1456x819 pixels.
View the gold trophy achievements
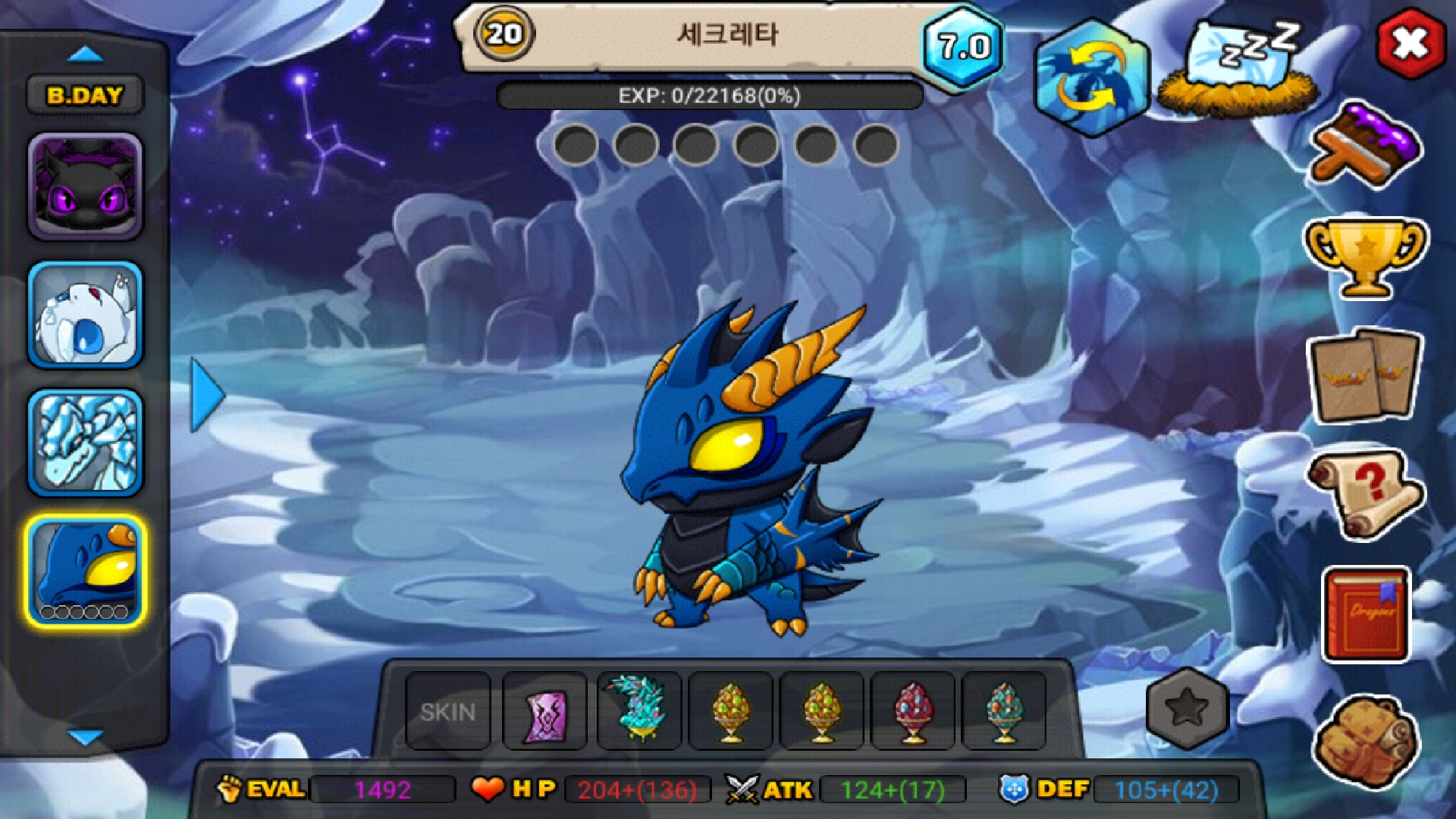[x=1364, y=256]
